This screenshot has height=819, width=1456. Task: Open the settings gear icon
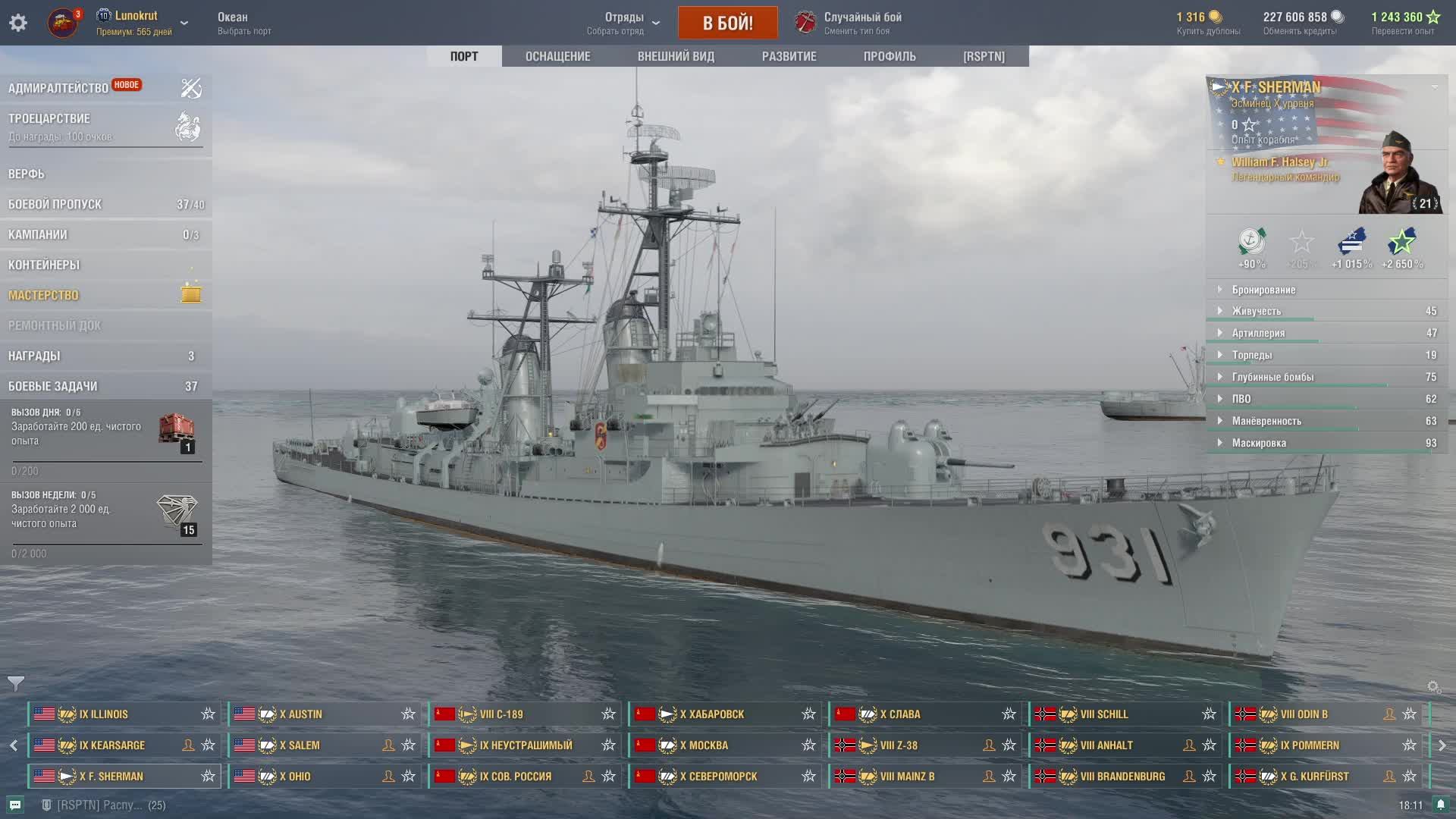pyautogui.click(x=18, y=23)
